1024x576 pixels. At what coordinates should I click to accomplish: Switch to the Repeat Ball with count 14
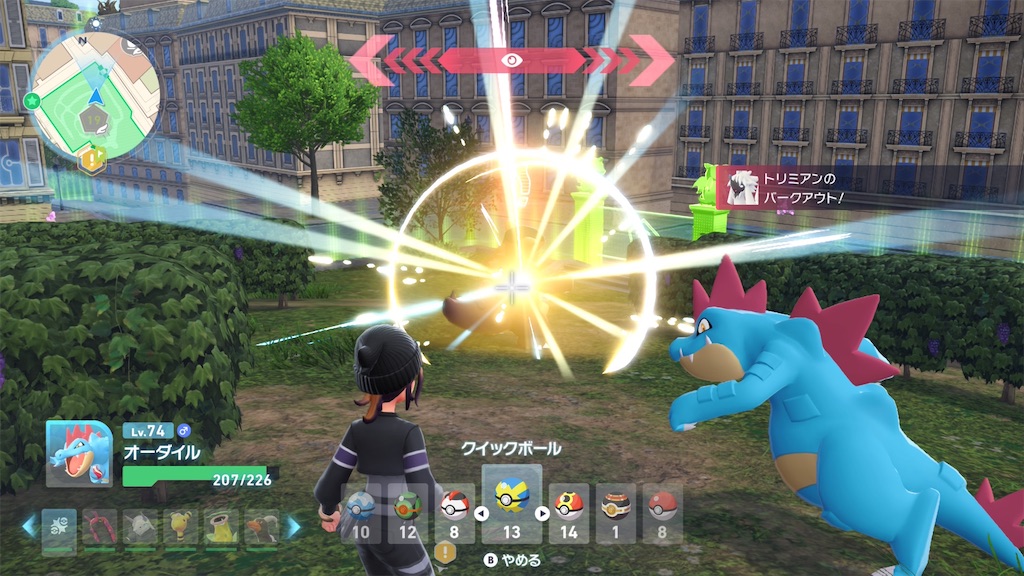tap(569, 511)
